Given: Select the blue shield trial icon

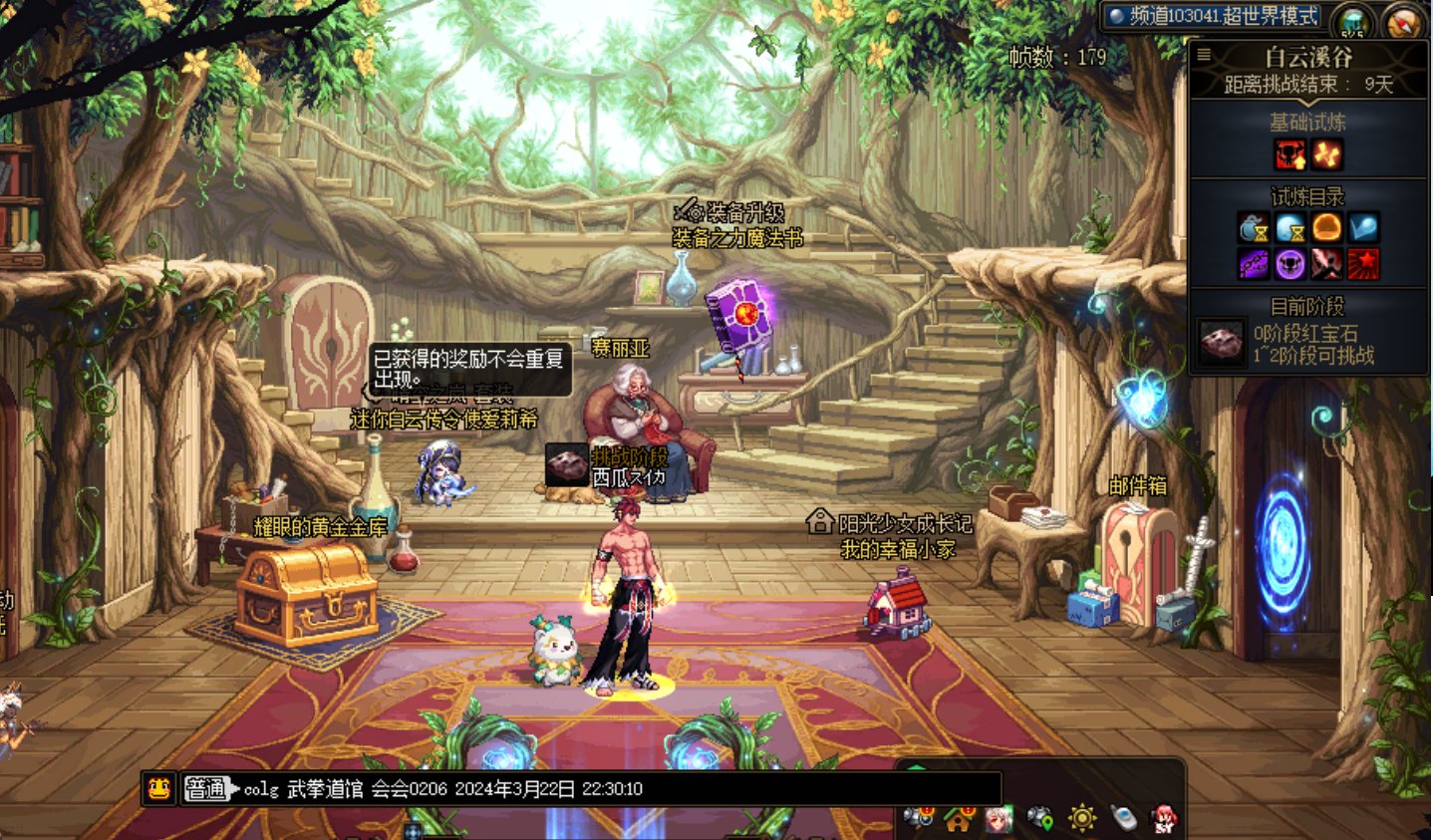Looking at the screenshot, I should 1363,228.
